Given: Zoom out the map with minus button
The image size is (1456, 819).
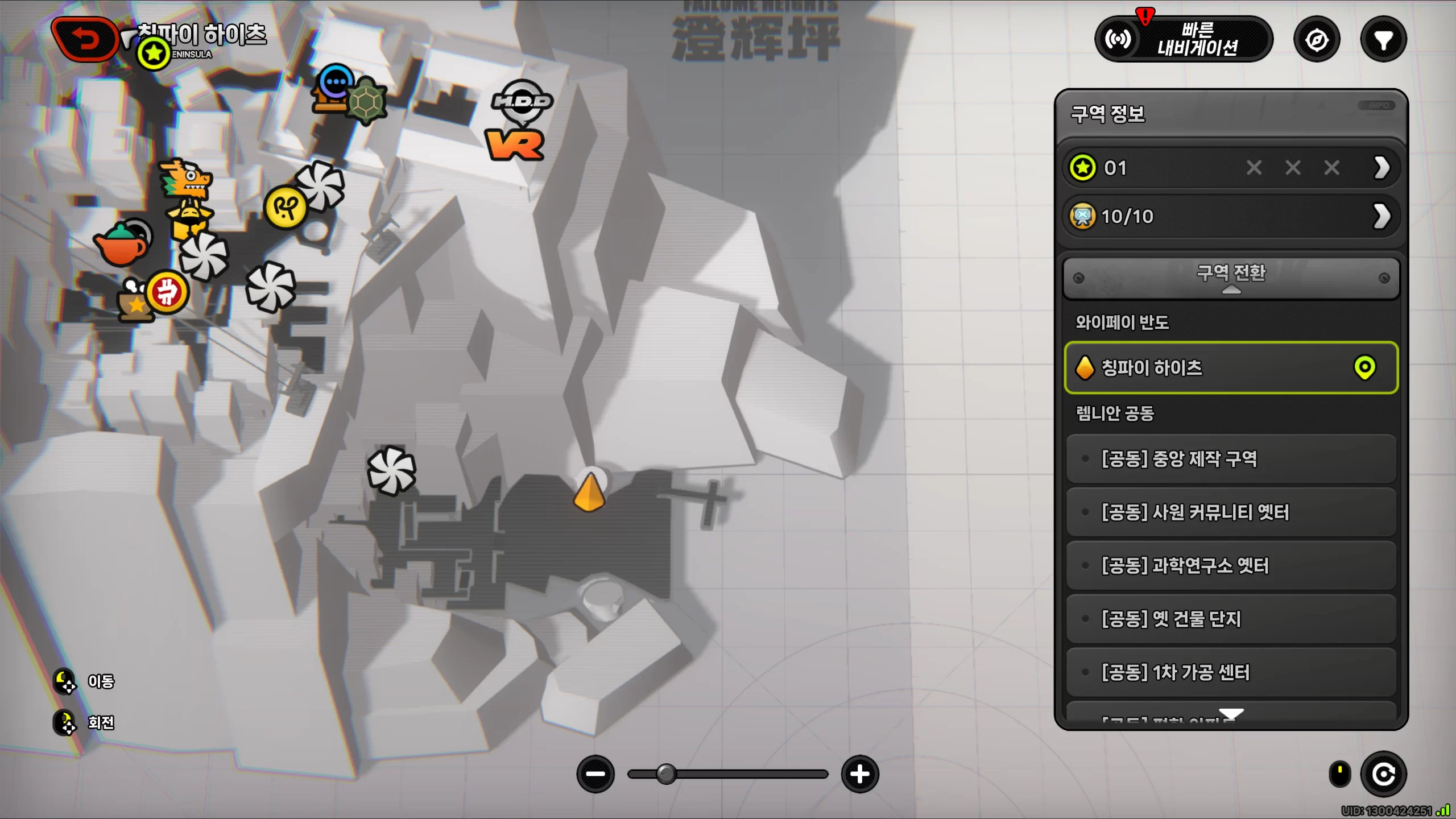Looking at the screenshot, I should (x=595, y=774).
